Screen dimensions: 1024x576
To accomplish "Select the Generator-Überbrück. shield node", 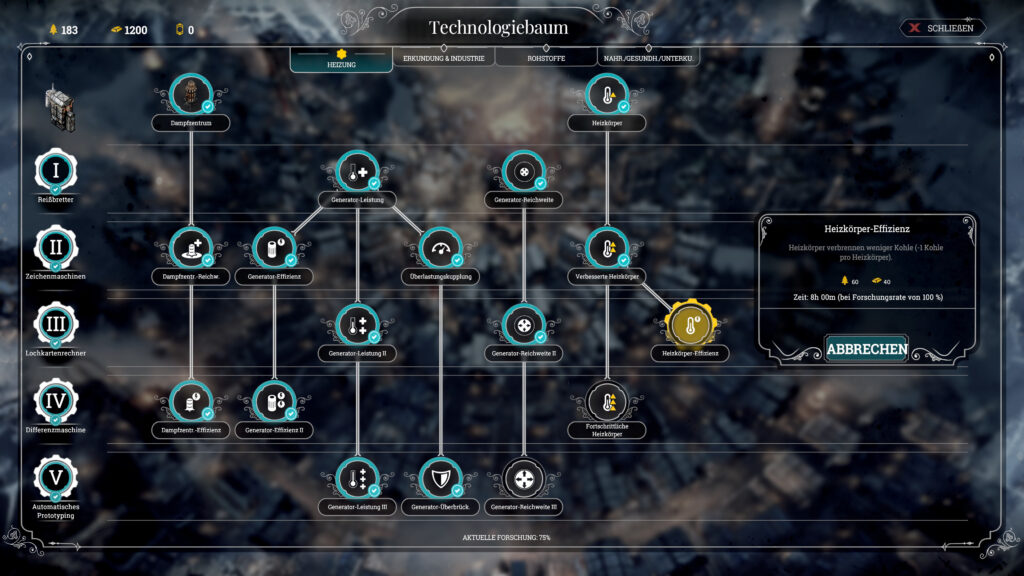I will pos(440,479).
